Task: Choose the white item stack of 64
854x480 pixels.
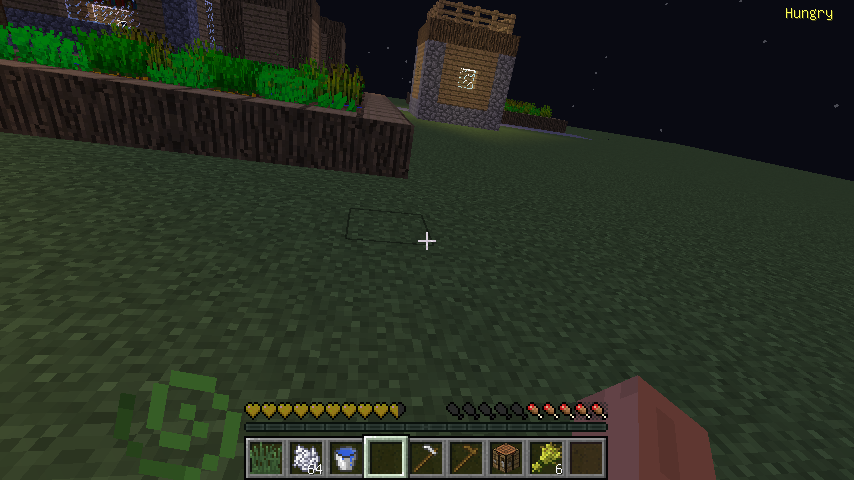Action: pyautogui.click(x=305, y=458)
